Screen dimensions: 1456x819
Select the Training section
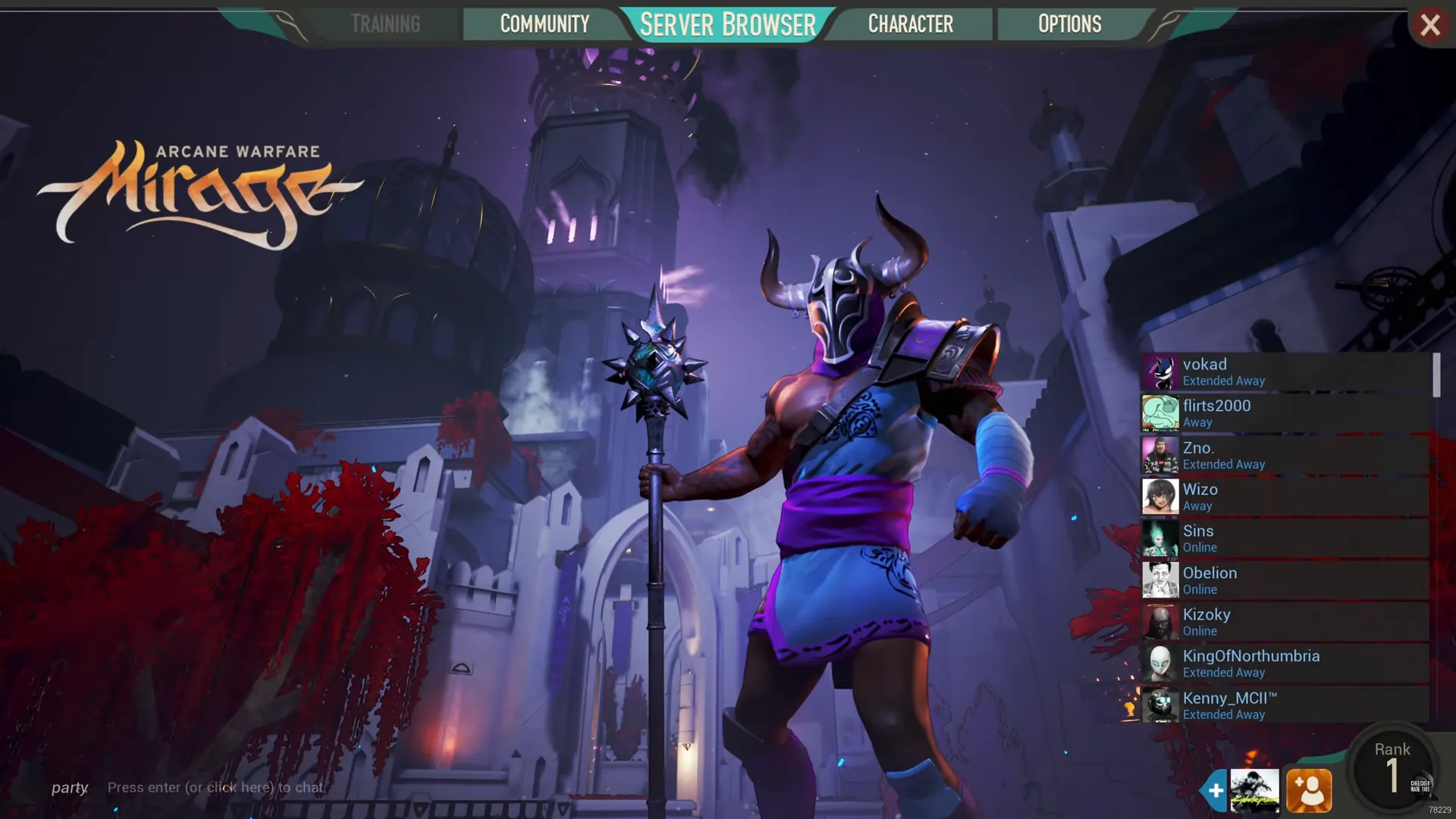tap(385, 24)
